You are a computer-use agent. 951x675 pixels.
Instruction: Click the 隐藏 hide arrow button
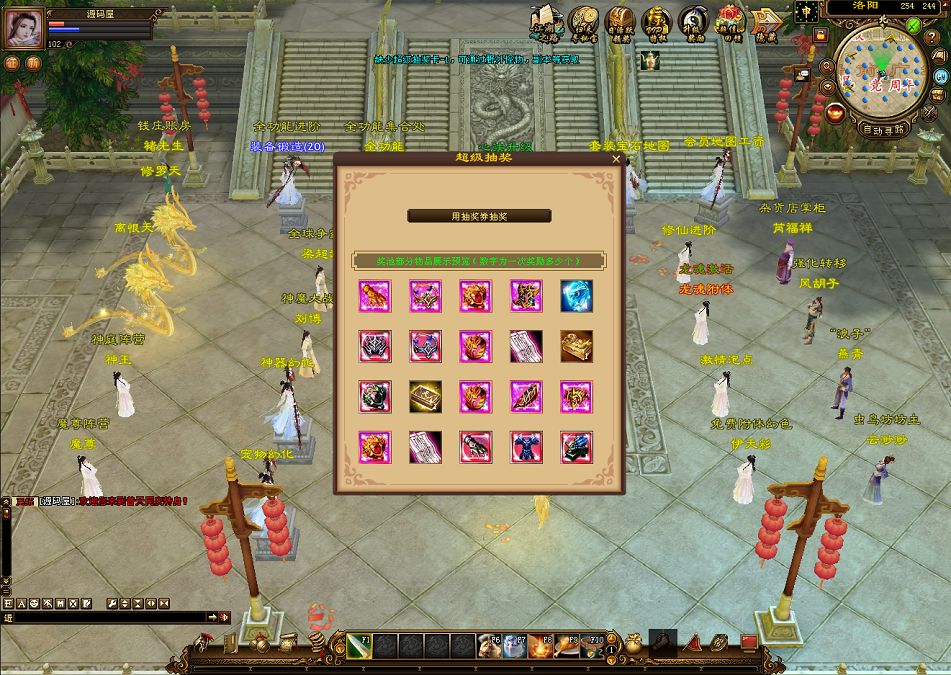click(766, 22)
